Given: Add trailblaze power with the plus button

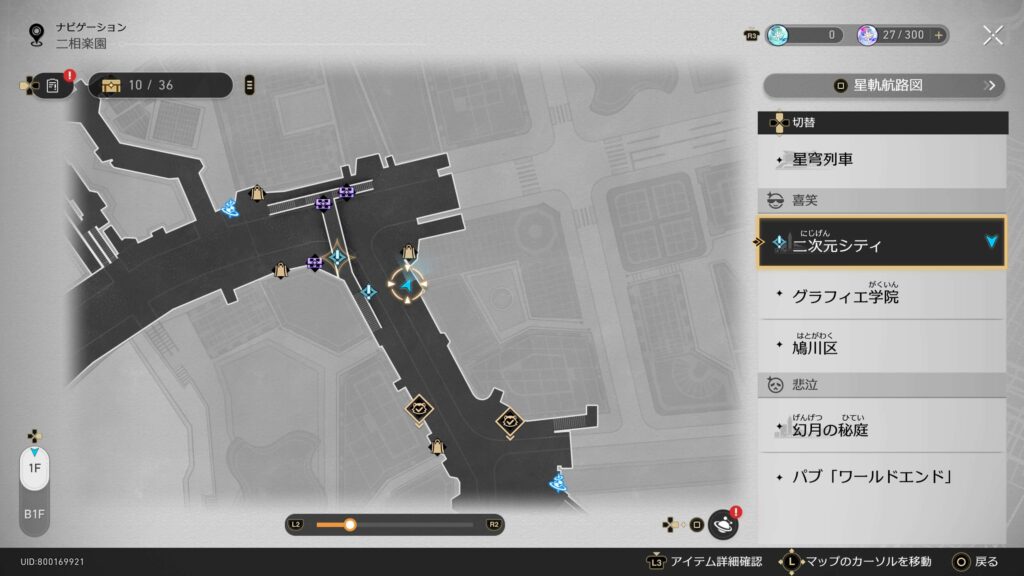Looking at the screenshot, I should point(938,35).
